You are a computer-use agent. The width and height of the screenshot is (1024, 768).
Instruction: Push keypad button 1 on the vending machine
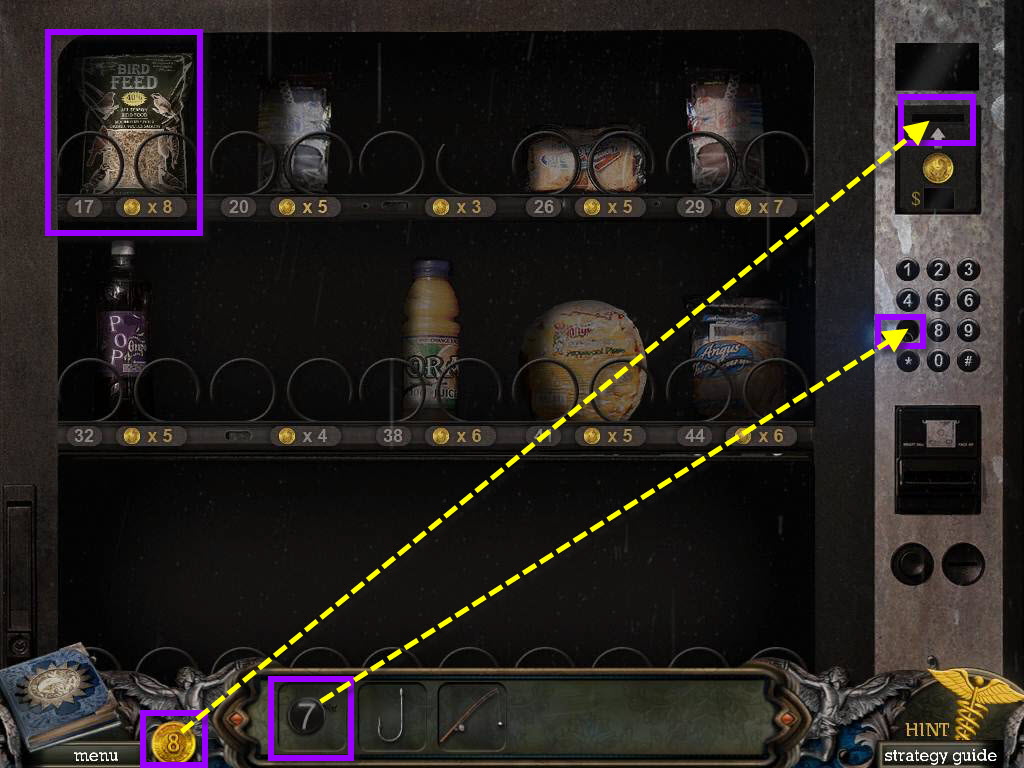click(x=908, y=270)
